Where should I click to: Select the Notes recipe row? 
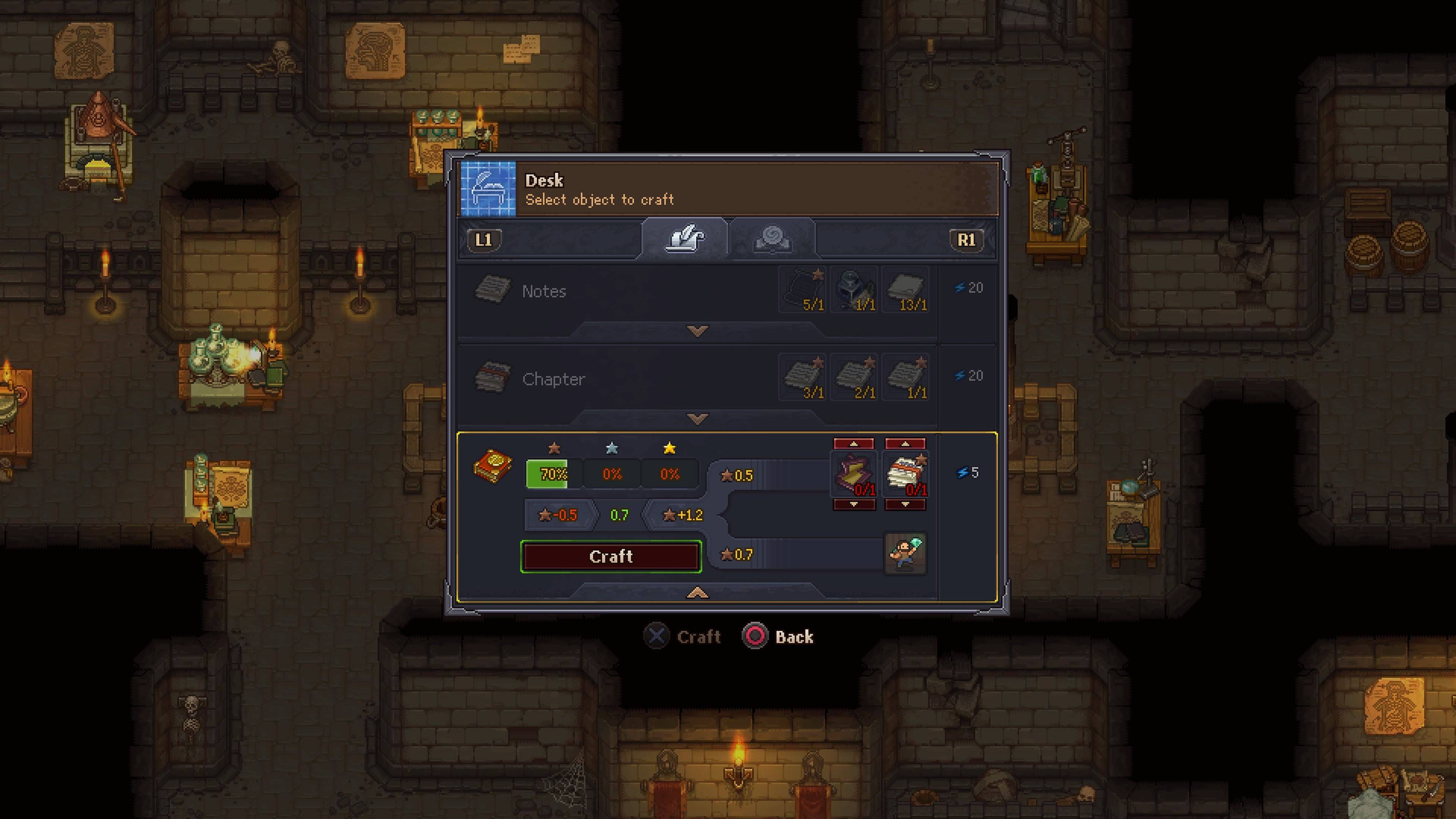tap(622, 291)
